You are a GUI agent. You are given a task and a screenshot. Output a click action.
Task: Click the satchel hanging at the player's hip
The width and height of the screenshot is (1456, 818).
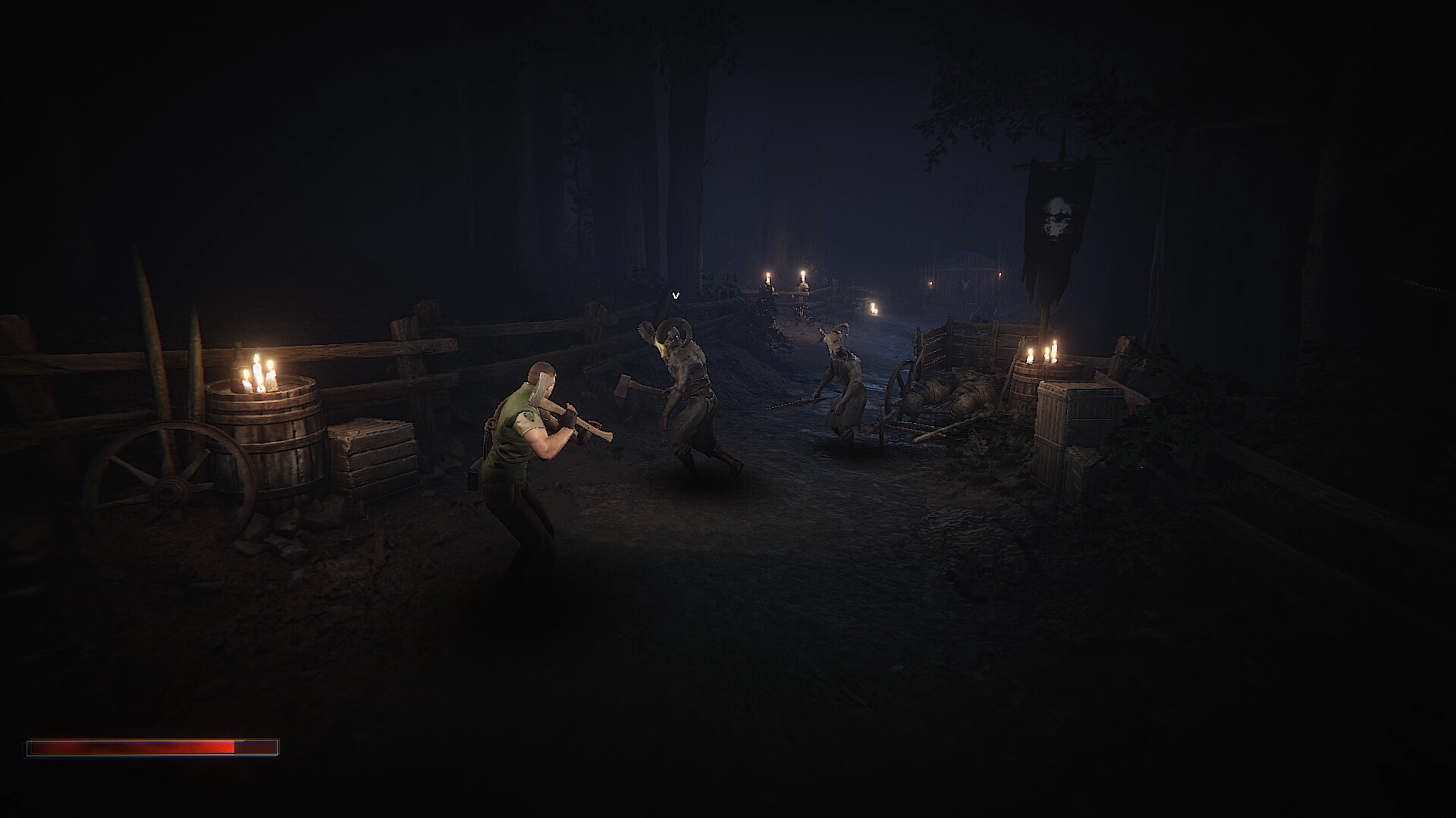pyautogui.click(x=474, y=478)
